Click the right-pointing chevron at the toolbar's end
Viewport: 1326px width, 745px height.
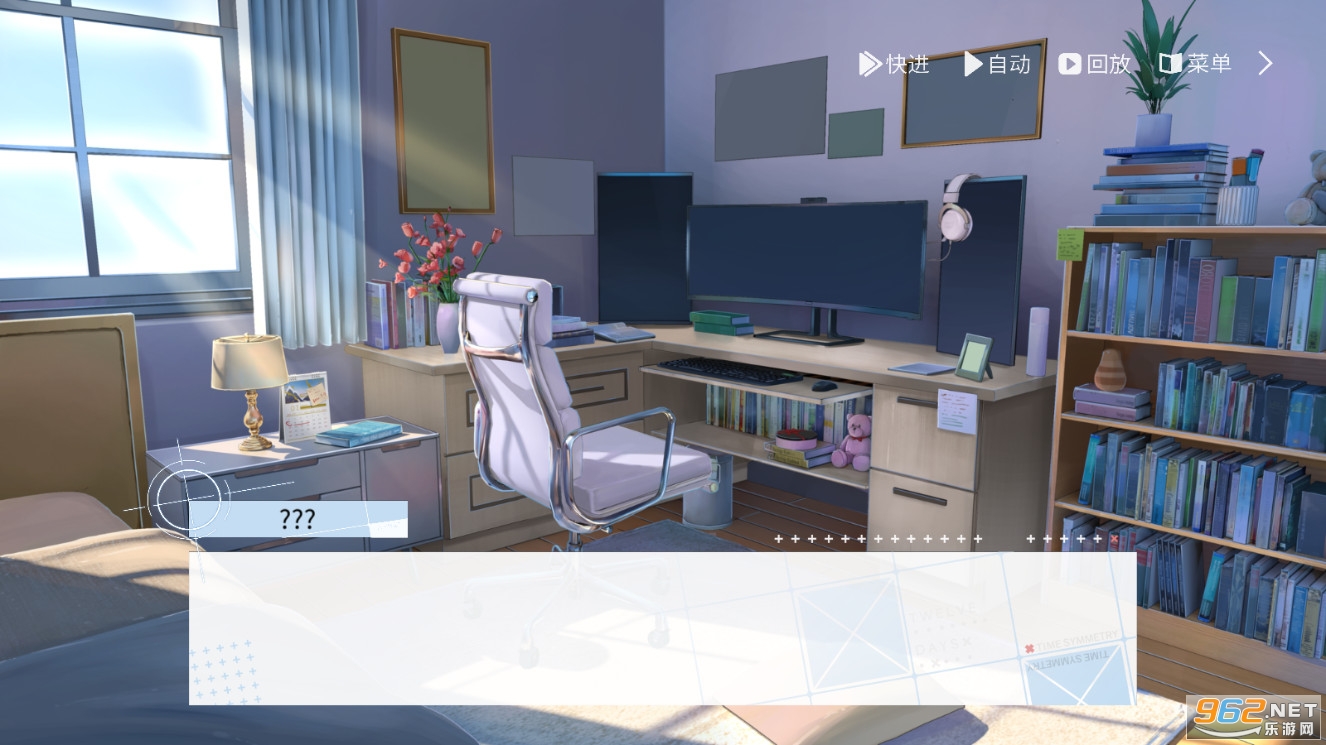(x=1264, y=63)
